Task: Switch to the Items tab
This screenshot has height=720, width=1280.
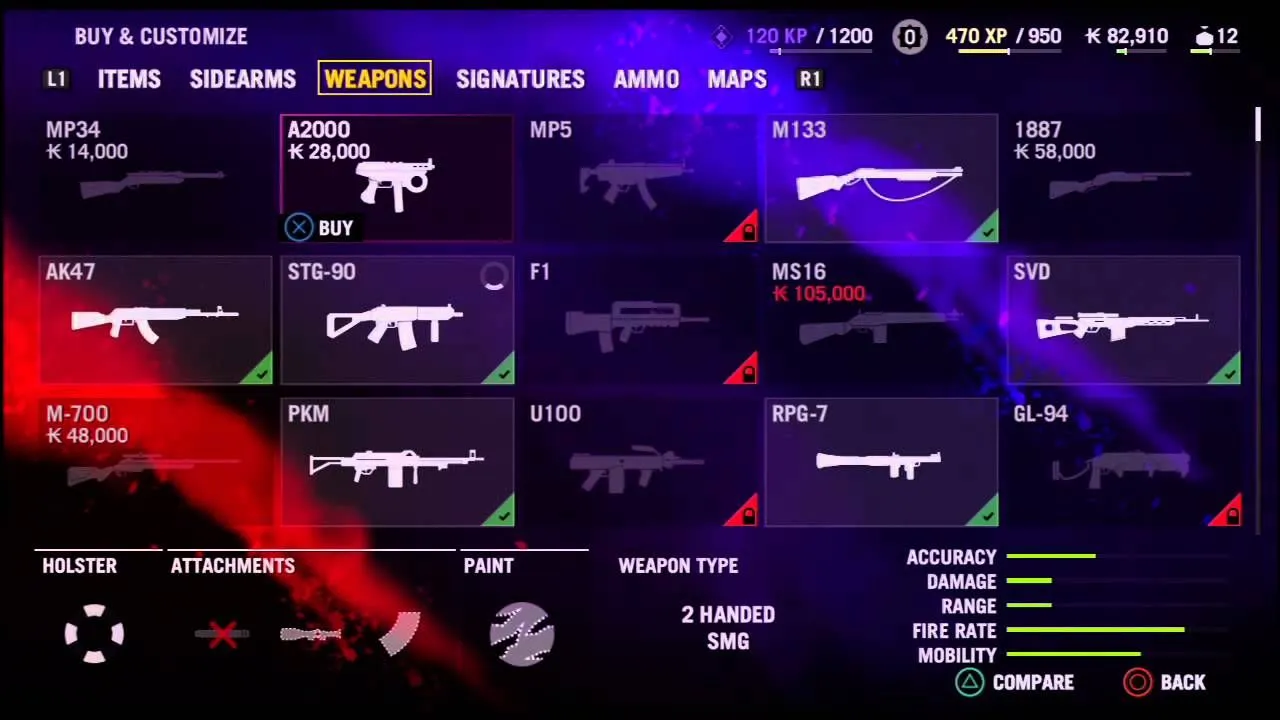Action: click(x=129, y=79)
